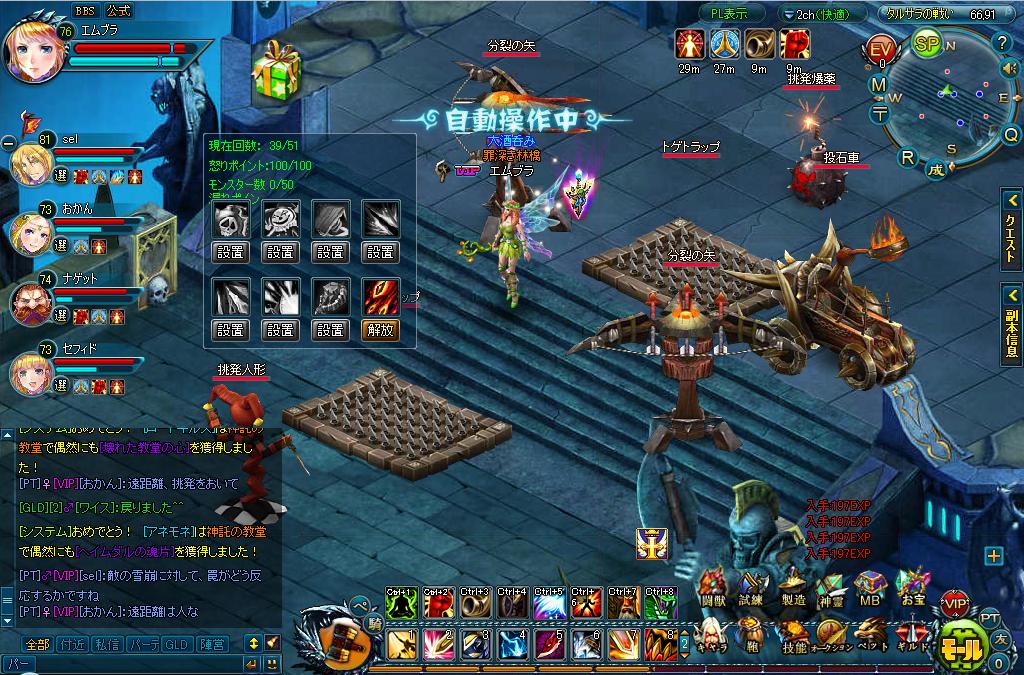Open the 2ch channel dropdown
The height and width of the screenshot is (675, 1024).
click(821, 14)
